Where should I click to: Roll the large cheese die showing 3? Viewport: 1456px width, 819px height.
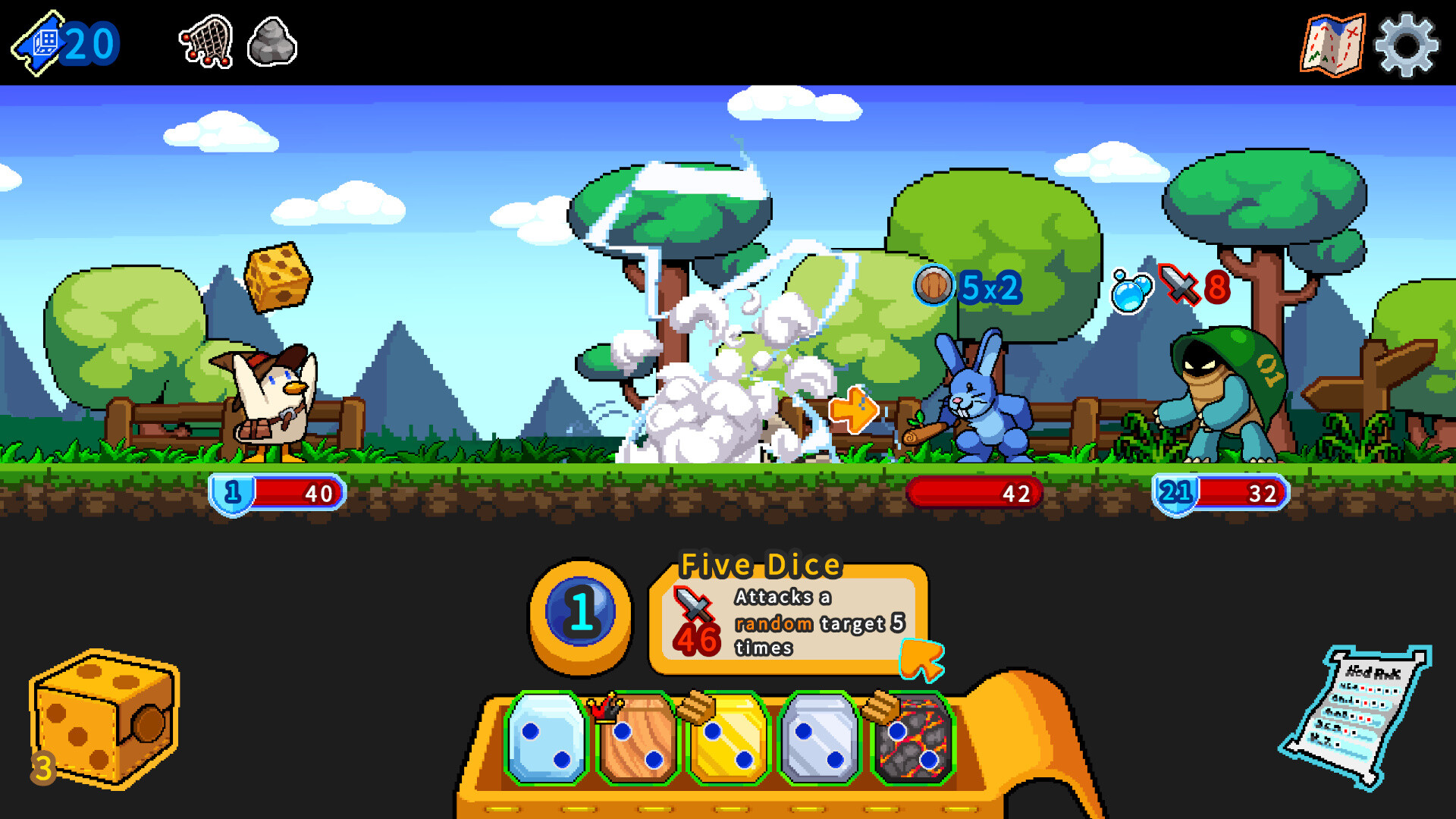click(x=102, y=720)
